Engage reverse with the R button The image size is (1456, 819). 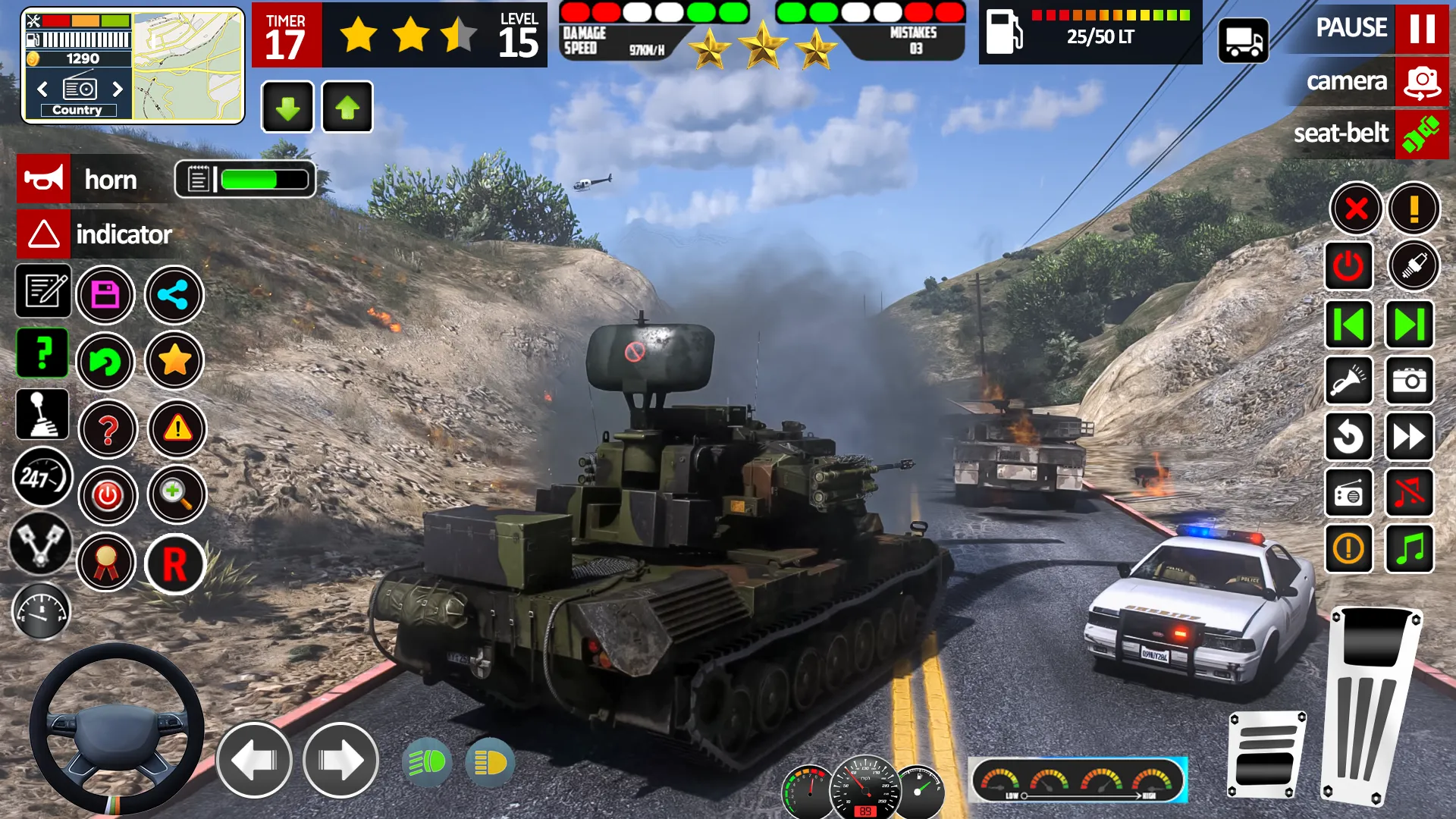click(x=176, y=564)
